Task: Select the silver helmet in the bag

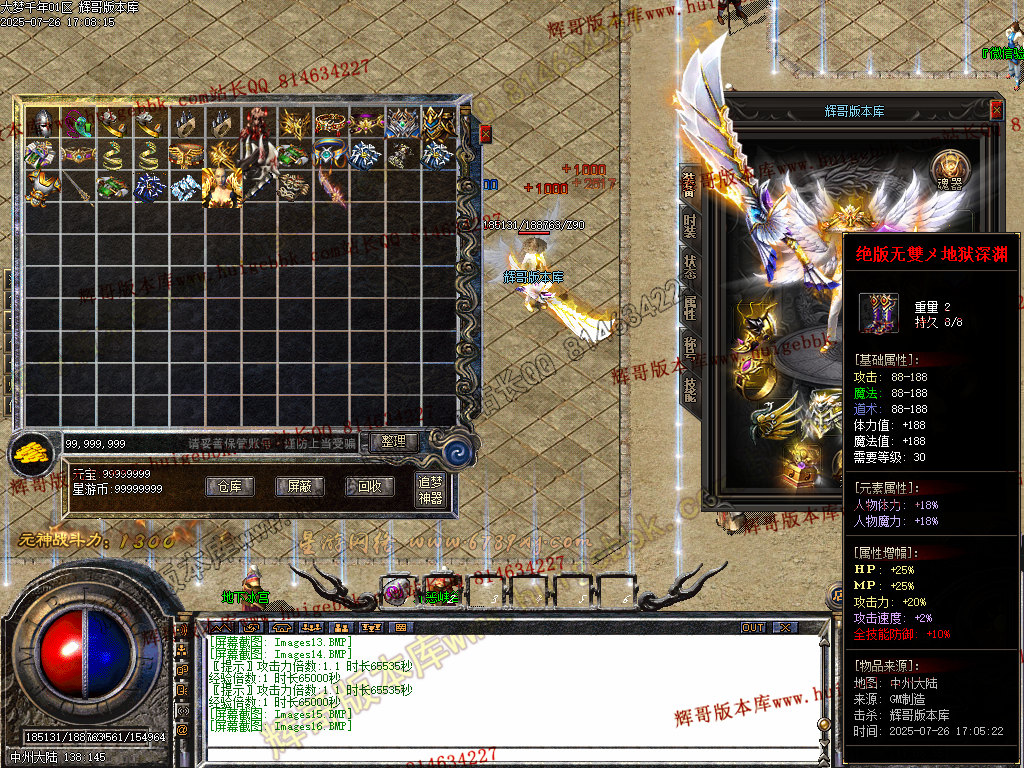Action: 42,123
